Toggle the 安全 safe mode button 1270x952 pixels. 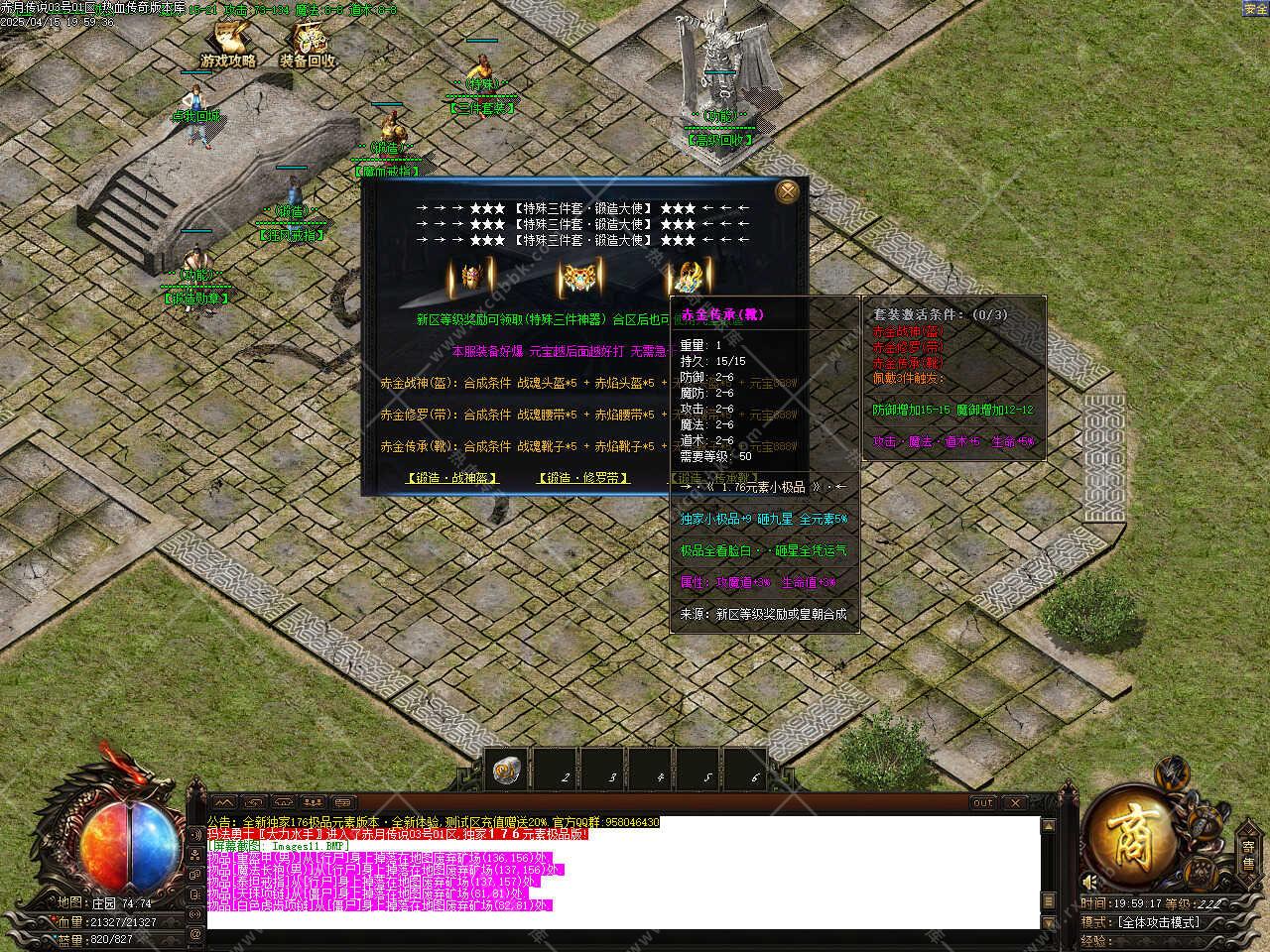[x=1255, y=8]
